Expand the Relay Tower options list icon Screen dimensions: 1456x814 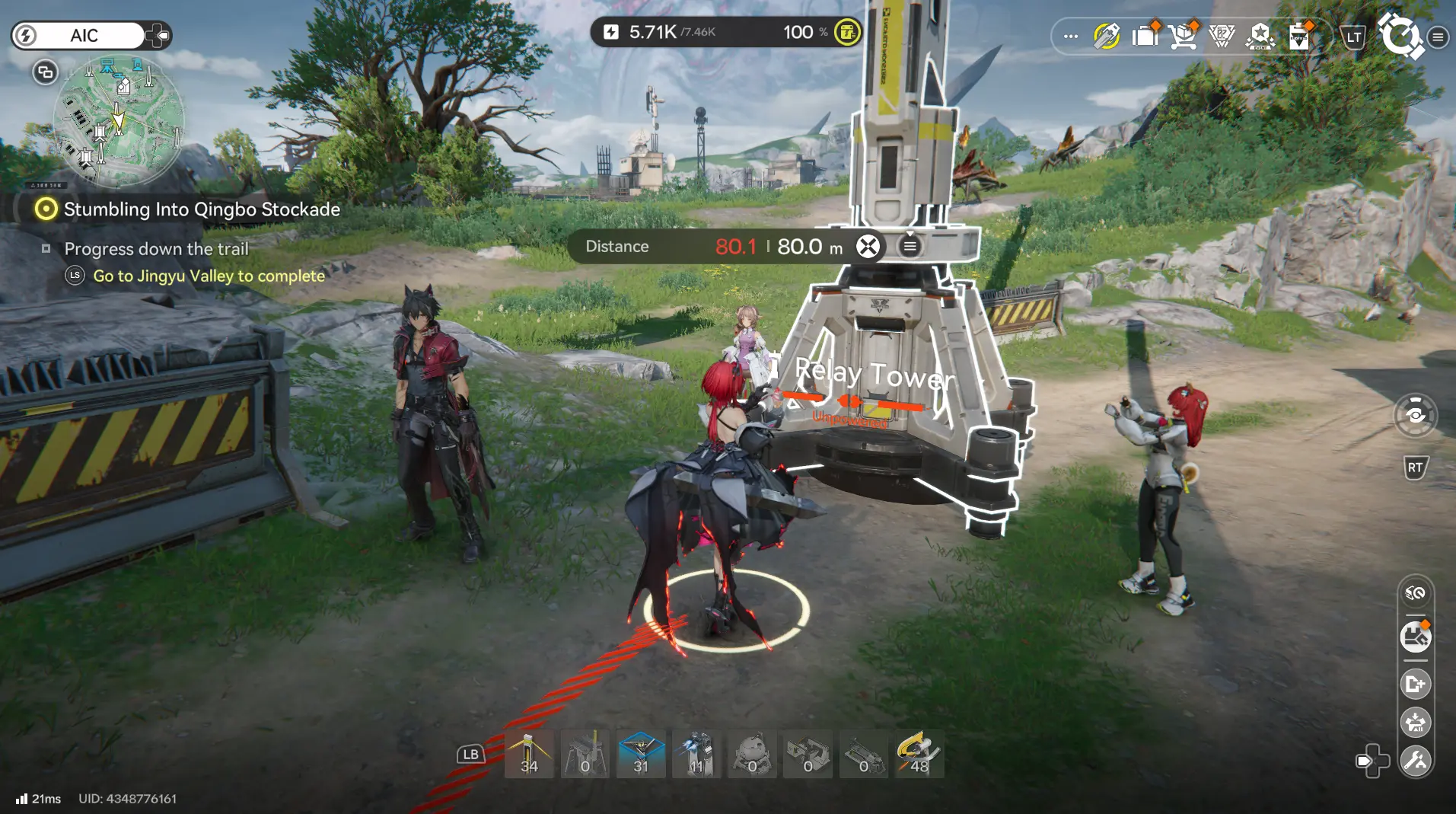click(910, 246)
